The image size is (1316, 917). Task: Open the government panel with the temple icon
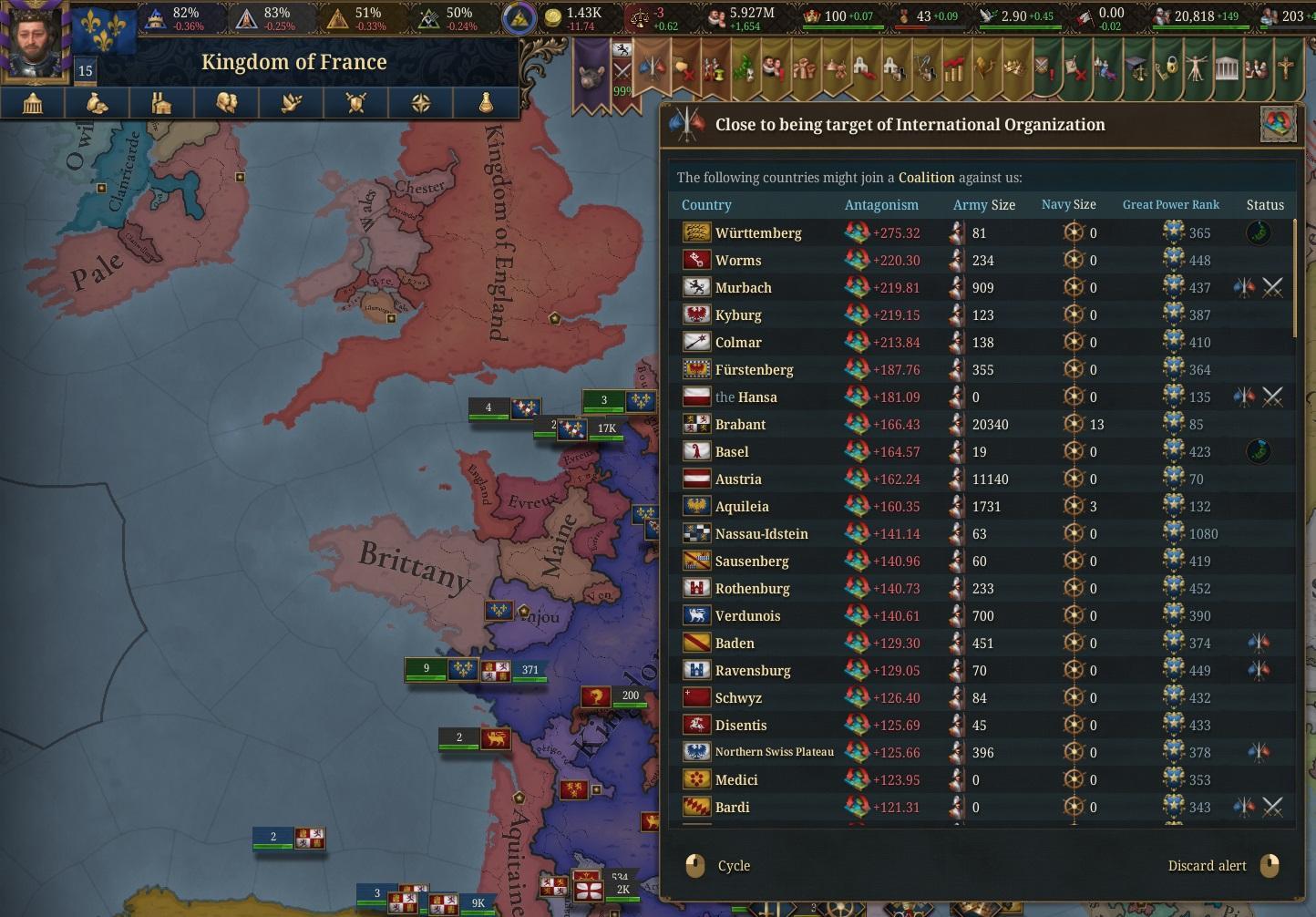[x=33, y=103]
